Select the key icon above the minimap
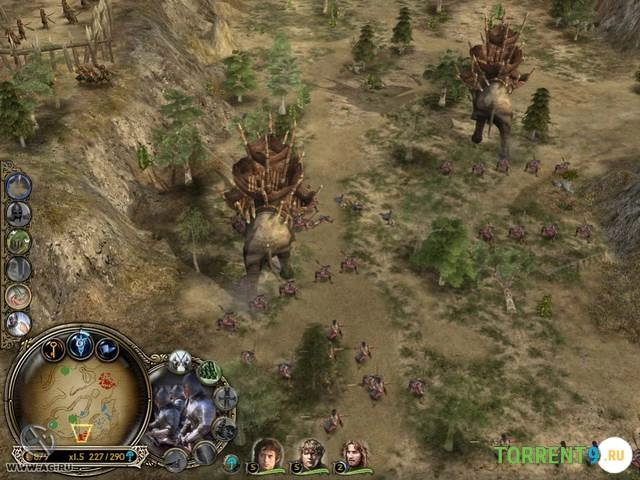Viewport: 640px width, 480px height. pos(53,347)
